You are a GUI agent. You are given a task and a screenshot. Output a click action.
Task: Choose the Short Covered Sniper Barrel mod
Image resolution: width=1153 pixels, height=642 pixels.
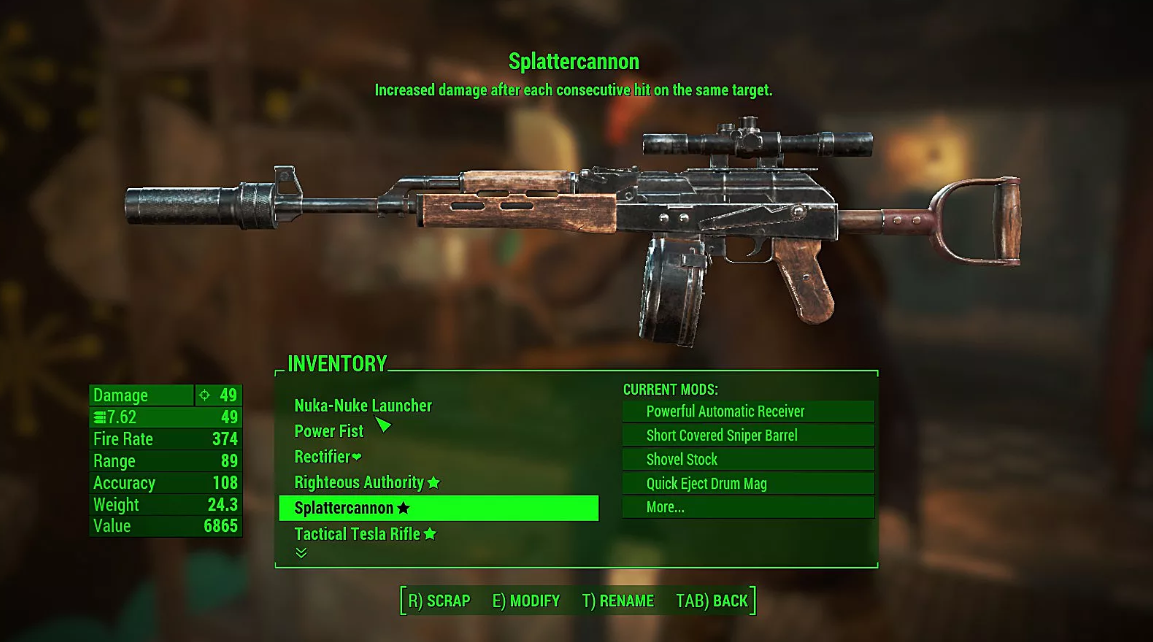(747, 435)
